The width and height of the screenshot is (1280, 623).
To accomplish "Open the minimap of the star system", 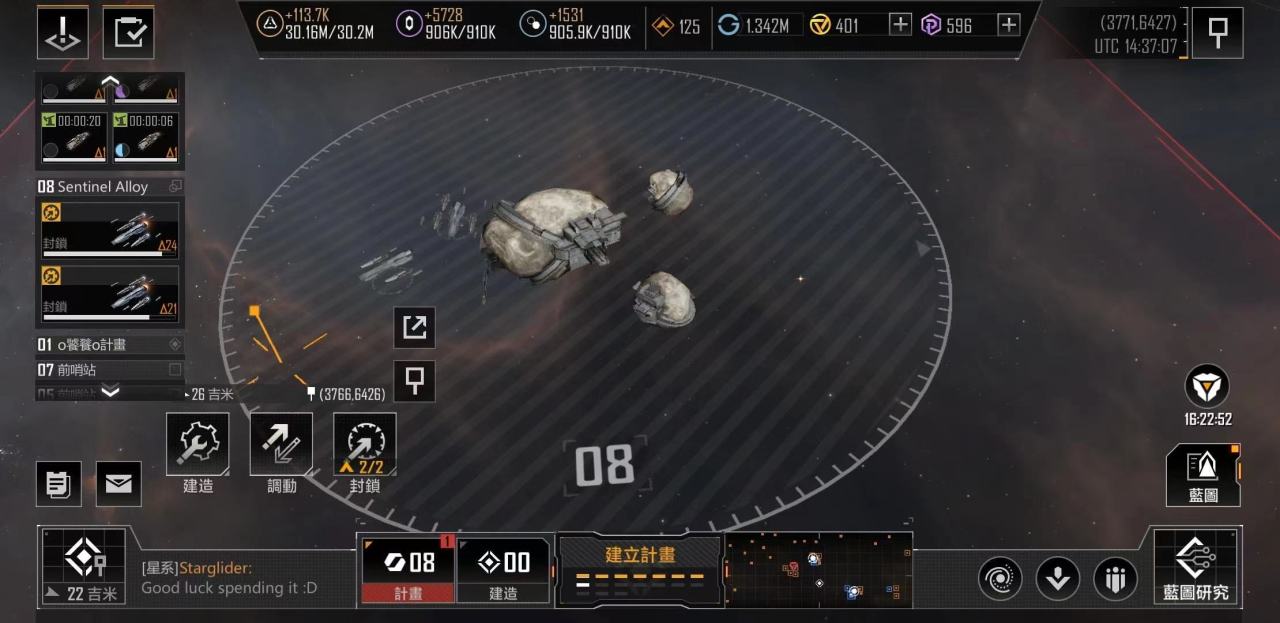I will tap(818, 569).
